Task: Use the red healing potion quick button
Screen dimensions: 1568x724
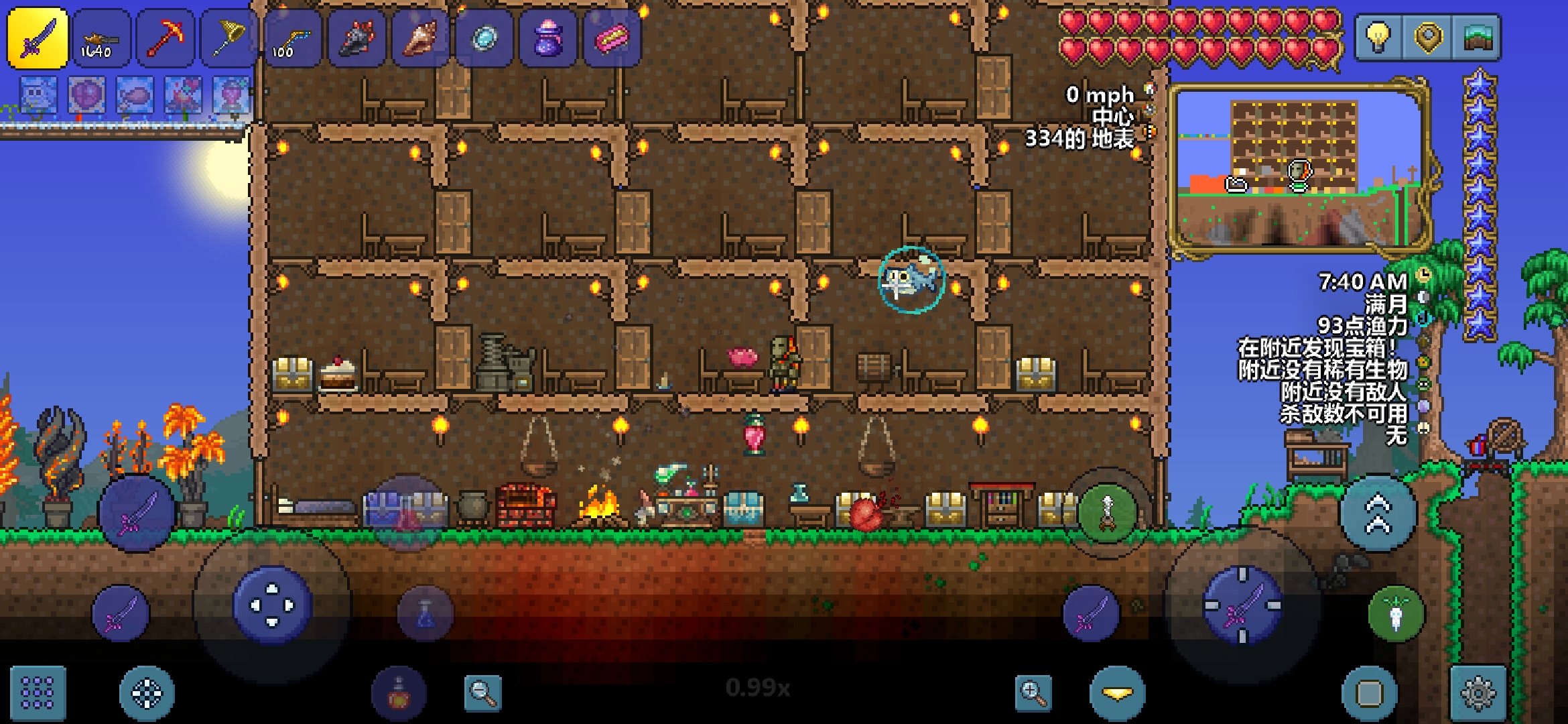Action: tap(399, 692)
